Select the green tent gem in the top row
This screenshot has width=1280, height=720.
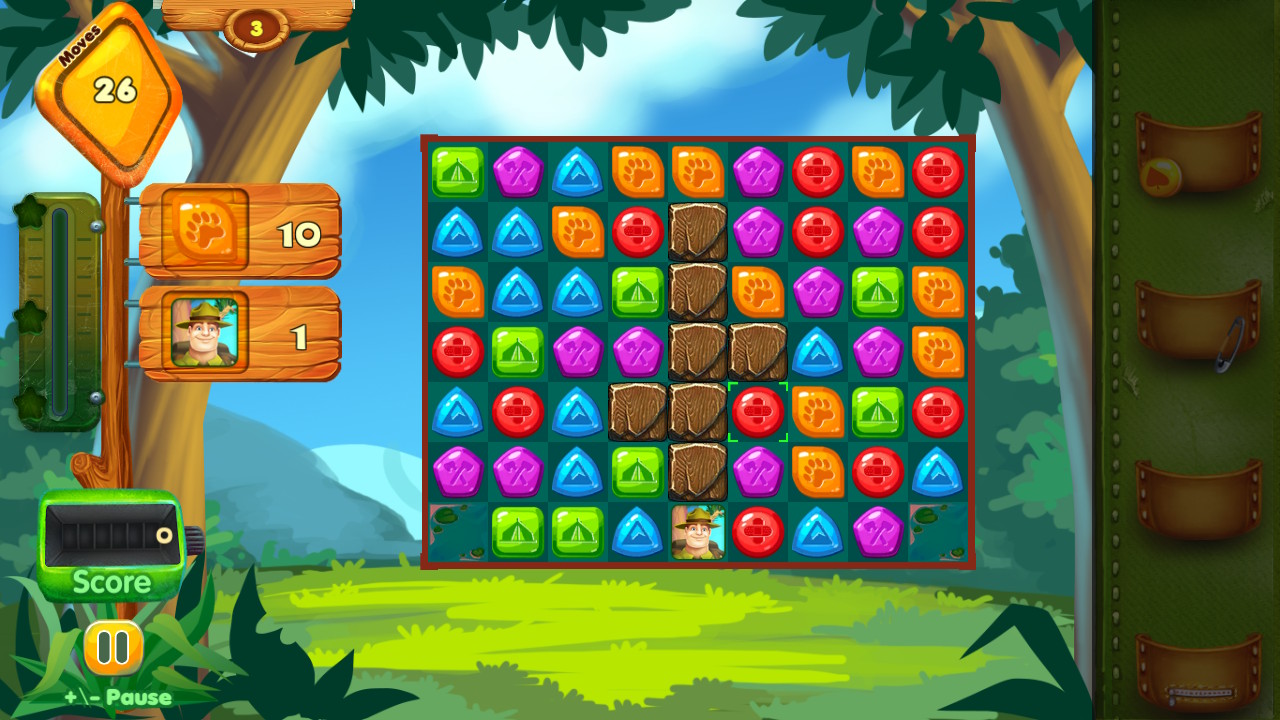[457, 171]
